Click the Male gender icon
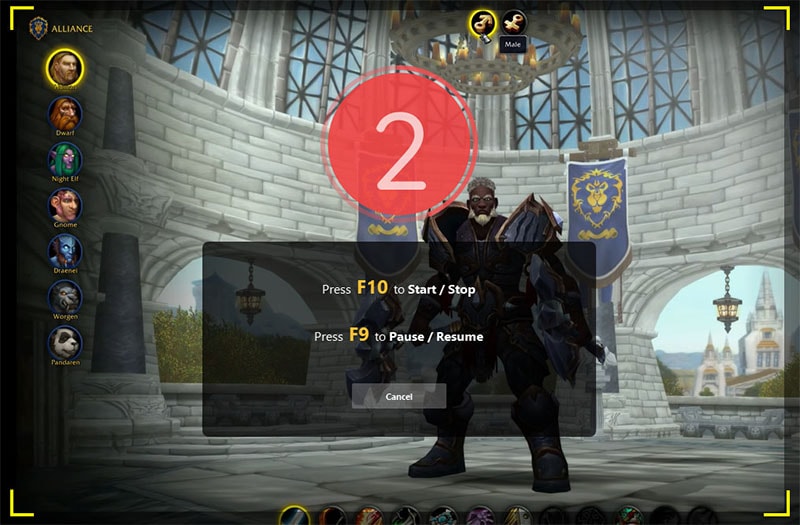 (483, 22)
